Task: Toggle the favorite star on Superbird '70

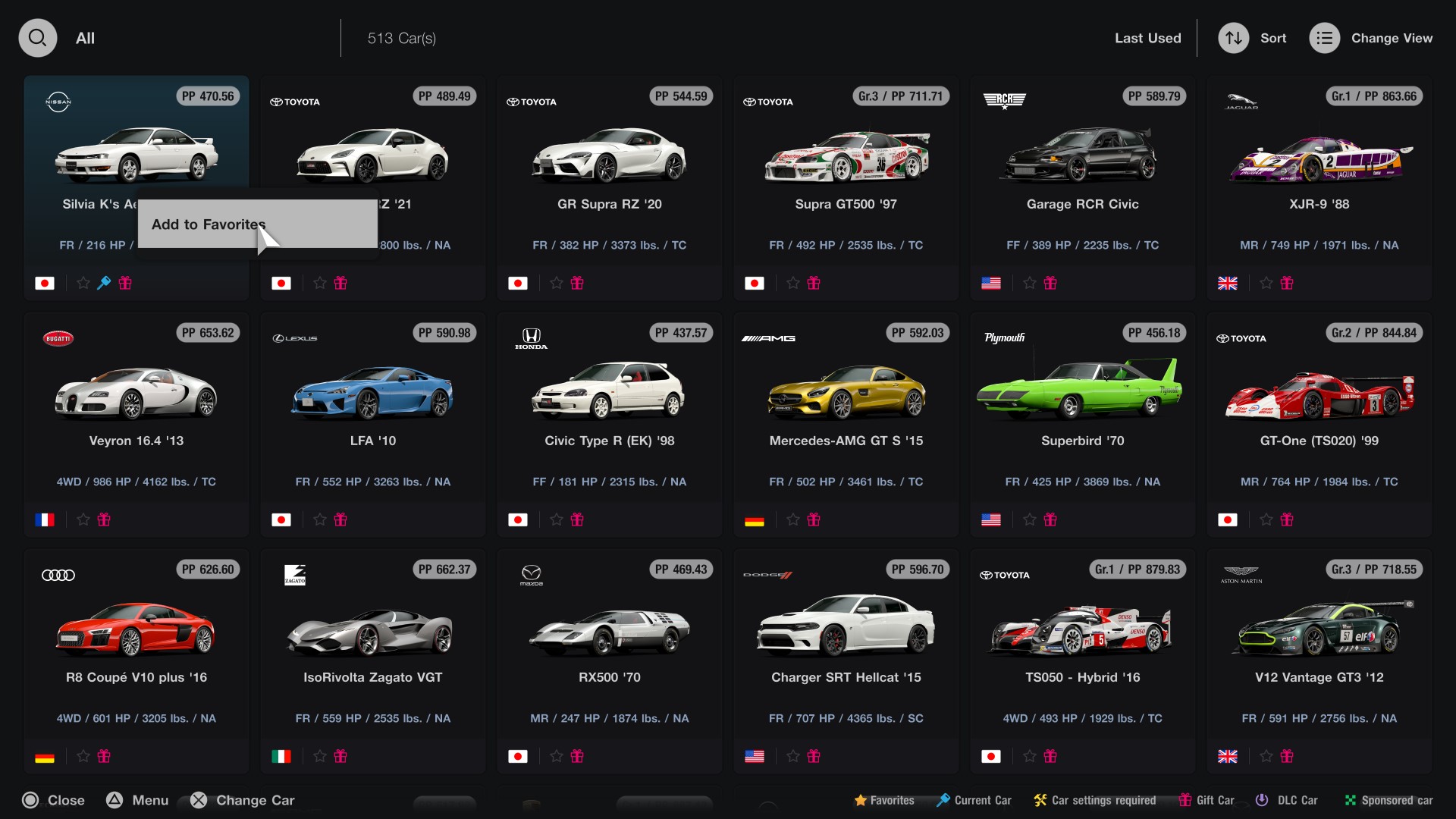Action: click(1029, 519)
